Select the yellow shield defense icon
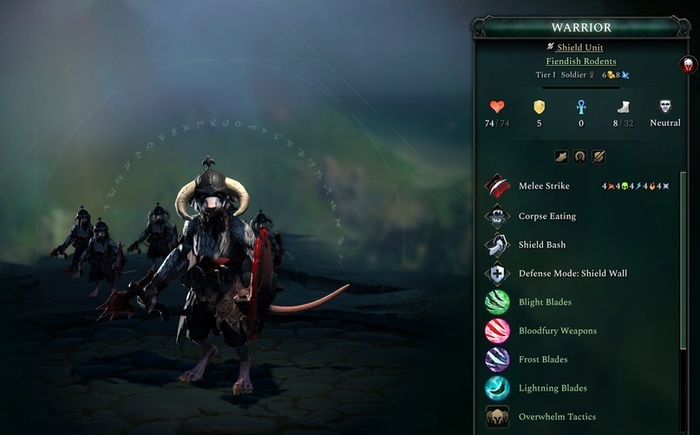 click(538, 107)
